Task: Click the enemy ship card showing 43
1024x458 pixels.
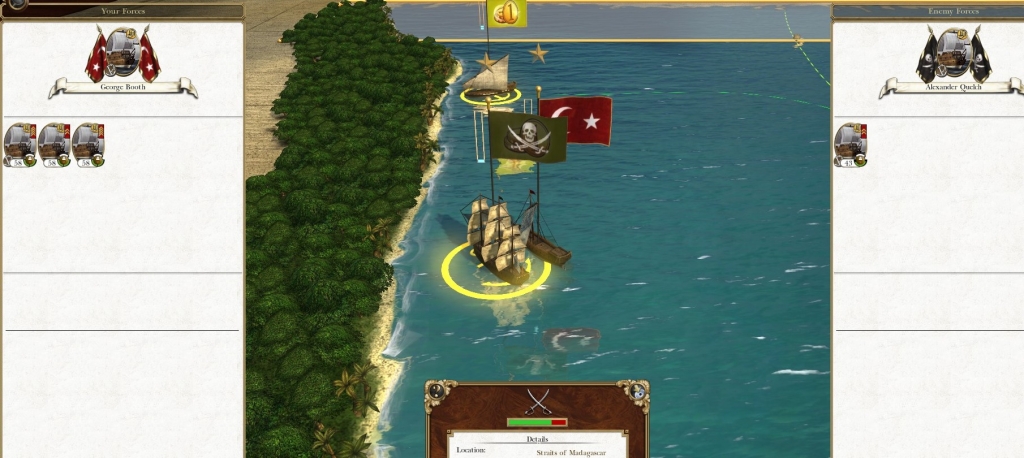Action: pyautogui.click(x=850, y=145)
